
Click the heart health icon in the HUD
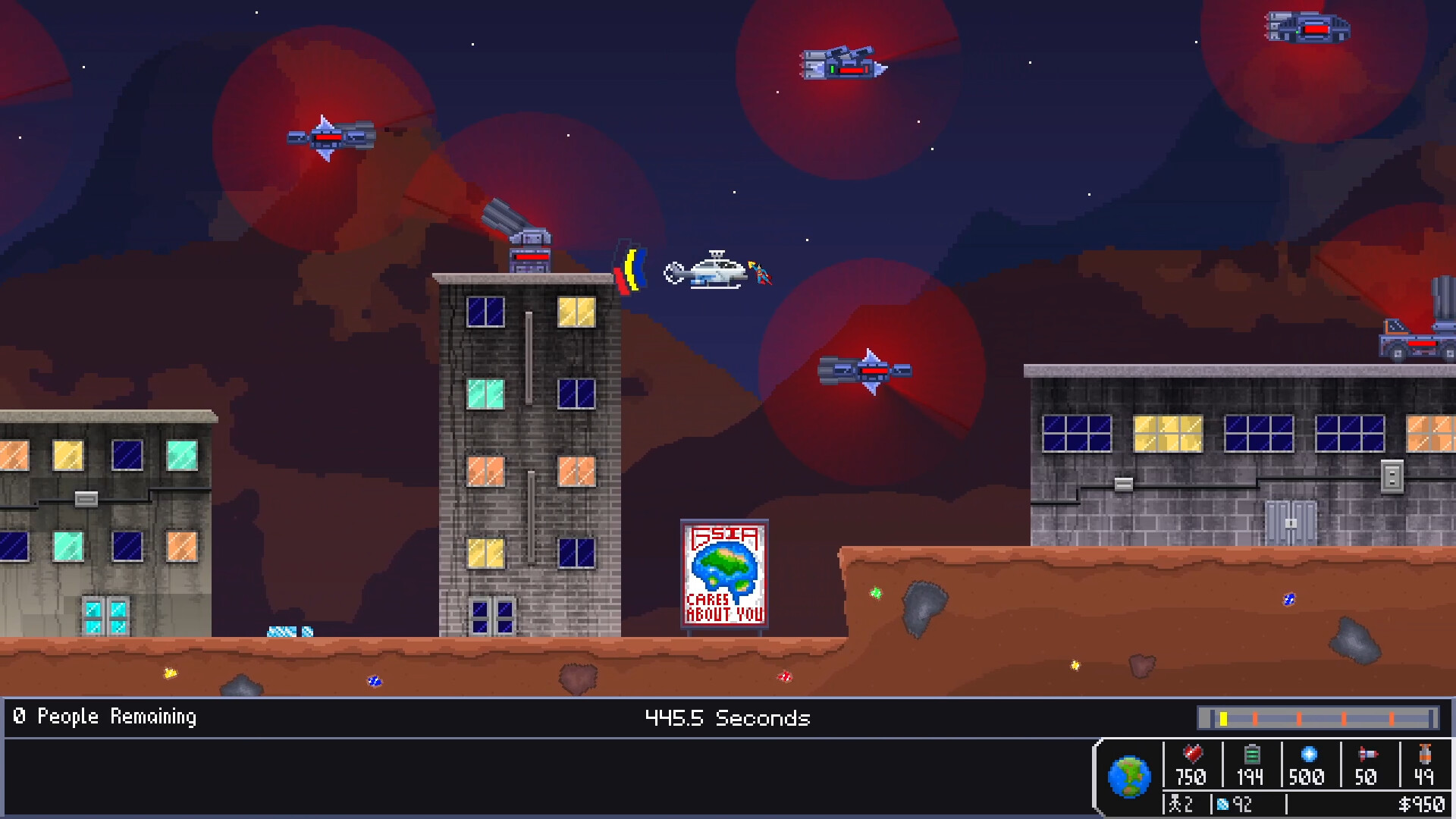coord(1191,755)
